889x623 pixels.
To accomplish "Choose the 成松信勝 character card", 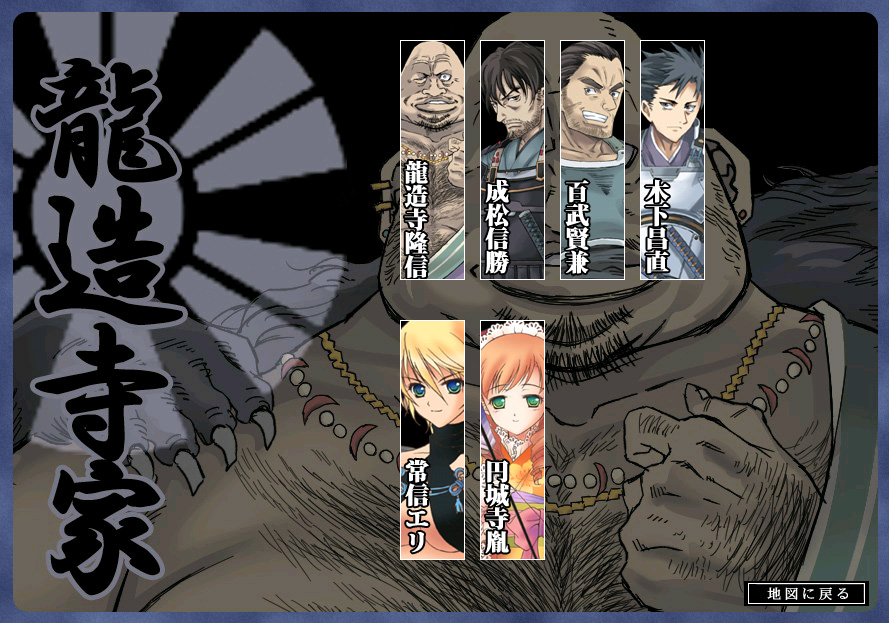I will click(512, 160).
